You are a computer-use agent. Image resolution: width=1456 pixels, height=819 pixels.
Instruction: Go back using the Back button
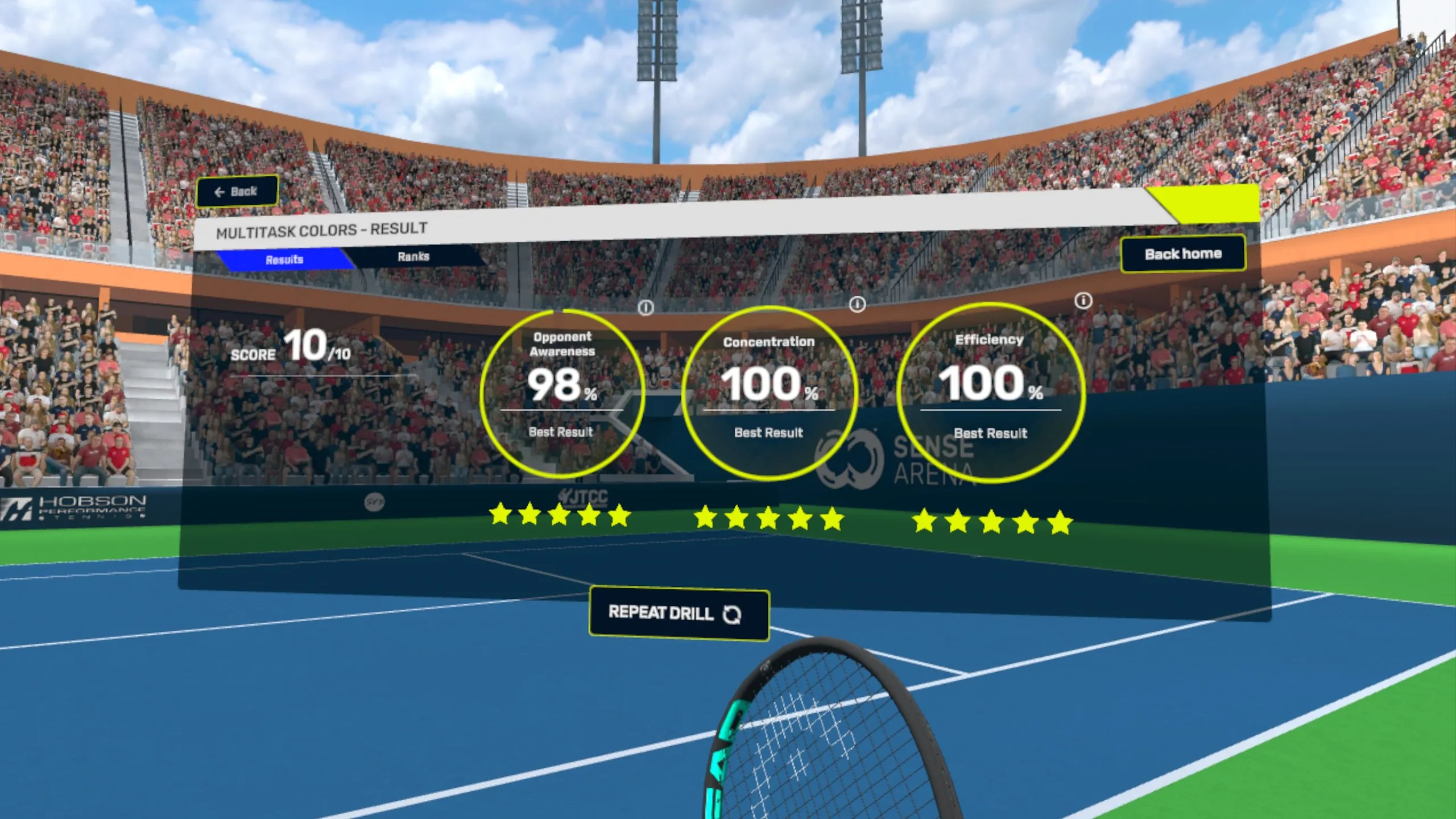pos(237,192)
